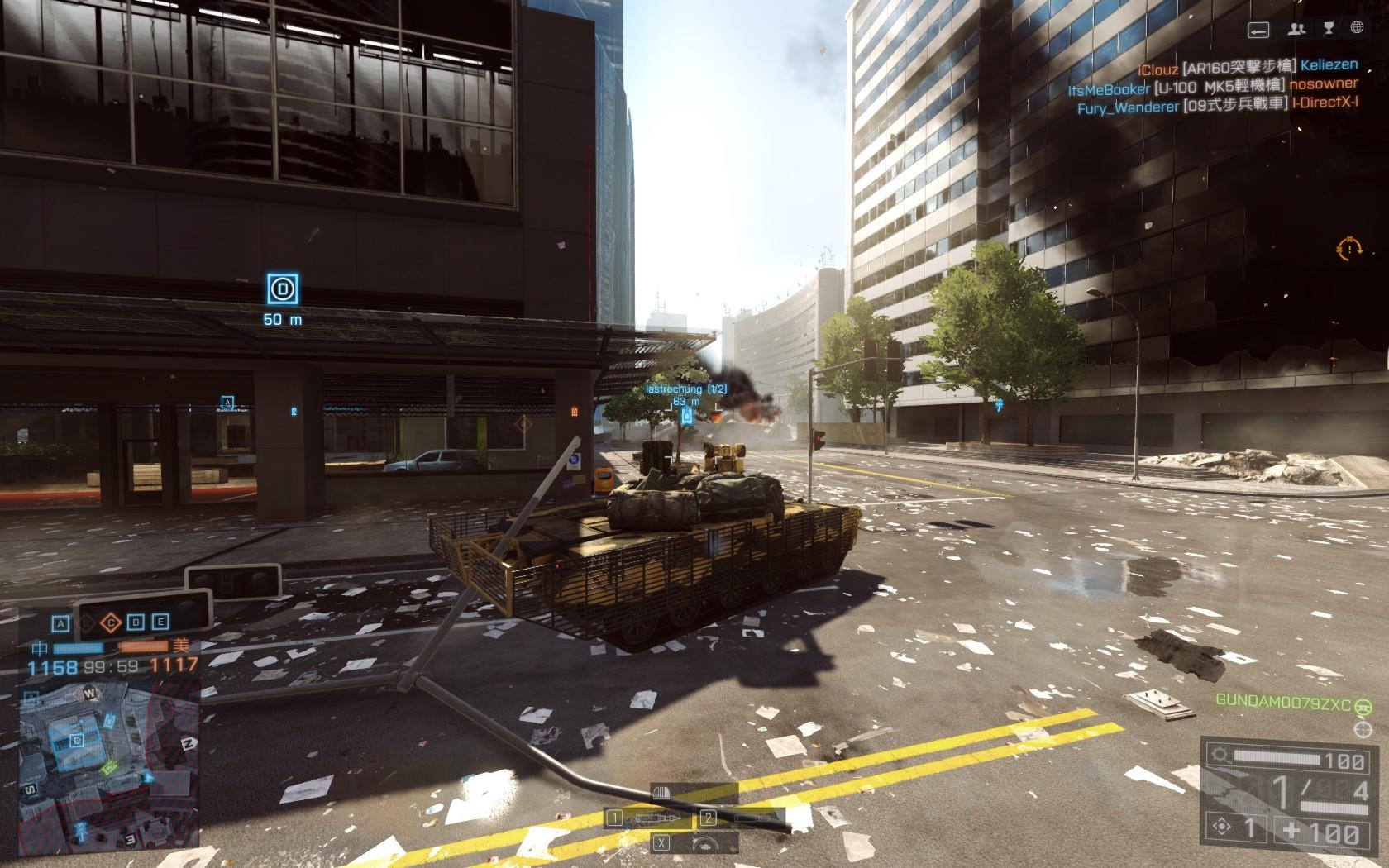Click the GUNDAM0079ZXC squad member entry
The width and height of the screenshot is (1389, 868).
tap(1282, 703)
